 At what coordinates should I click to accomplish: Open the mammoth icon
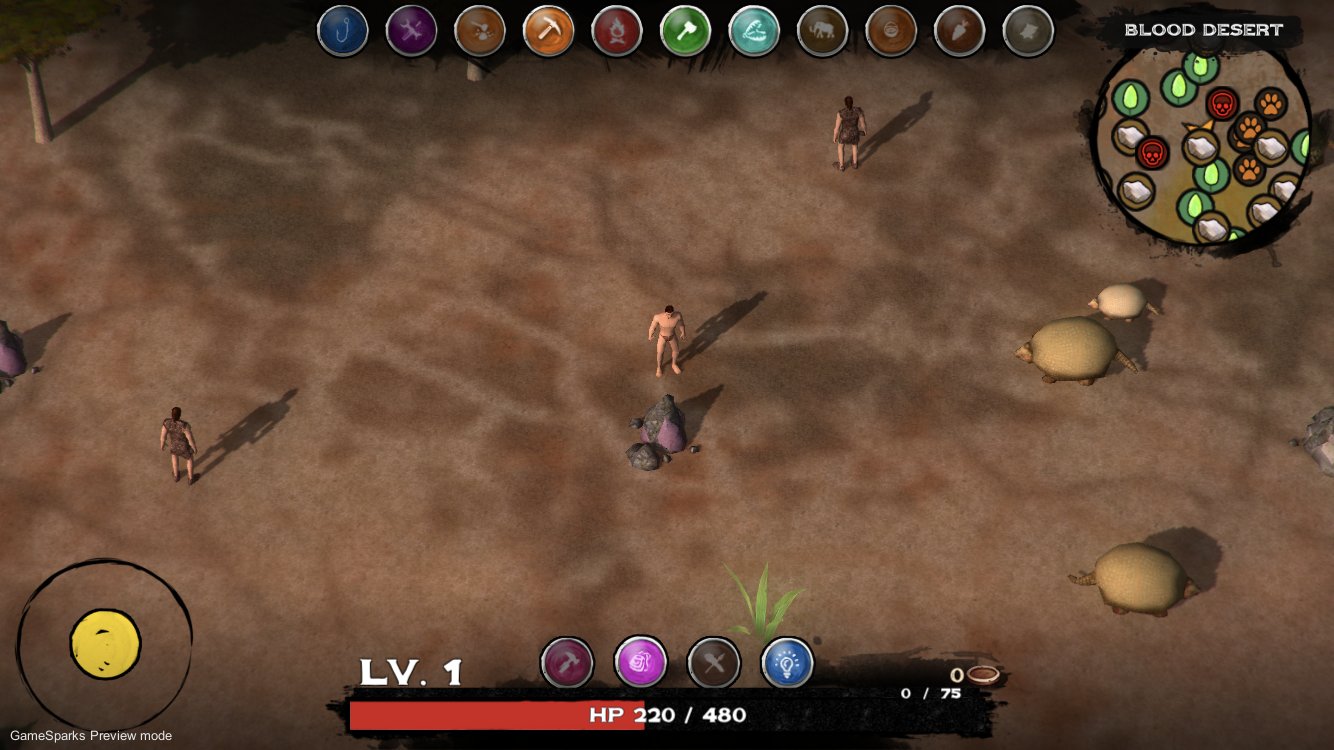click(822, 31)
